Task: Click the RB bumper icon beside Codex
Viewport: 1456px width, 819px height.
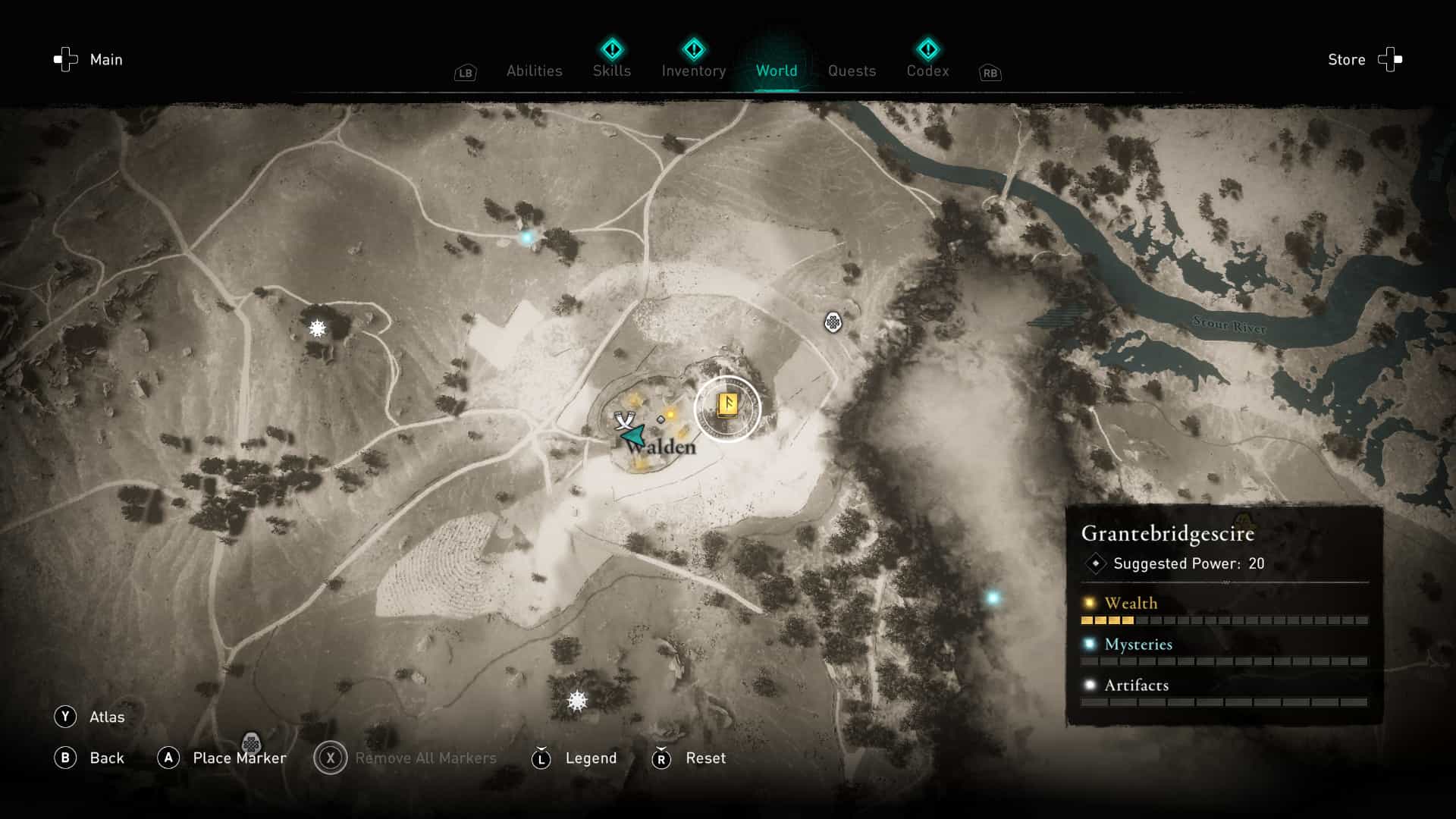Action: 990,73
